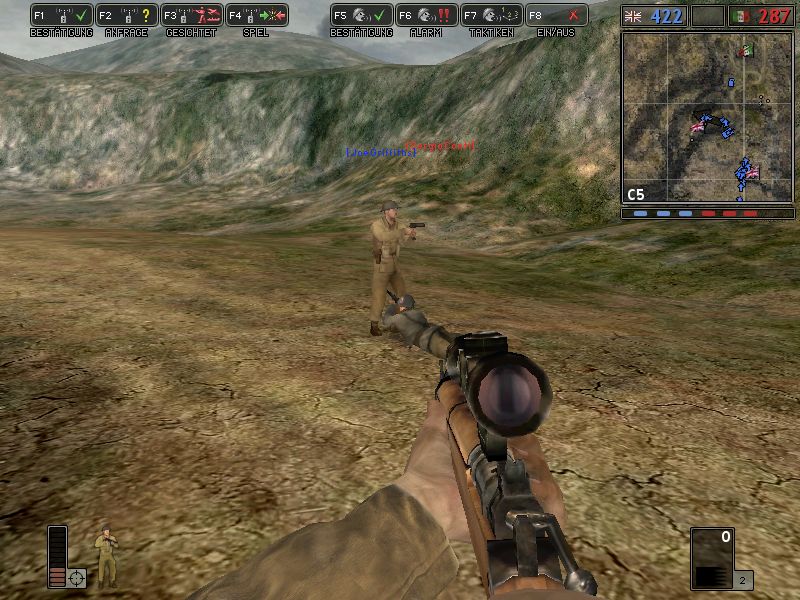Choose the F4 Spiel radio menu
Screen dimensions: 800x600
click(257, 15)
